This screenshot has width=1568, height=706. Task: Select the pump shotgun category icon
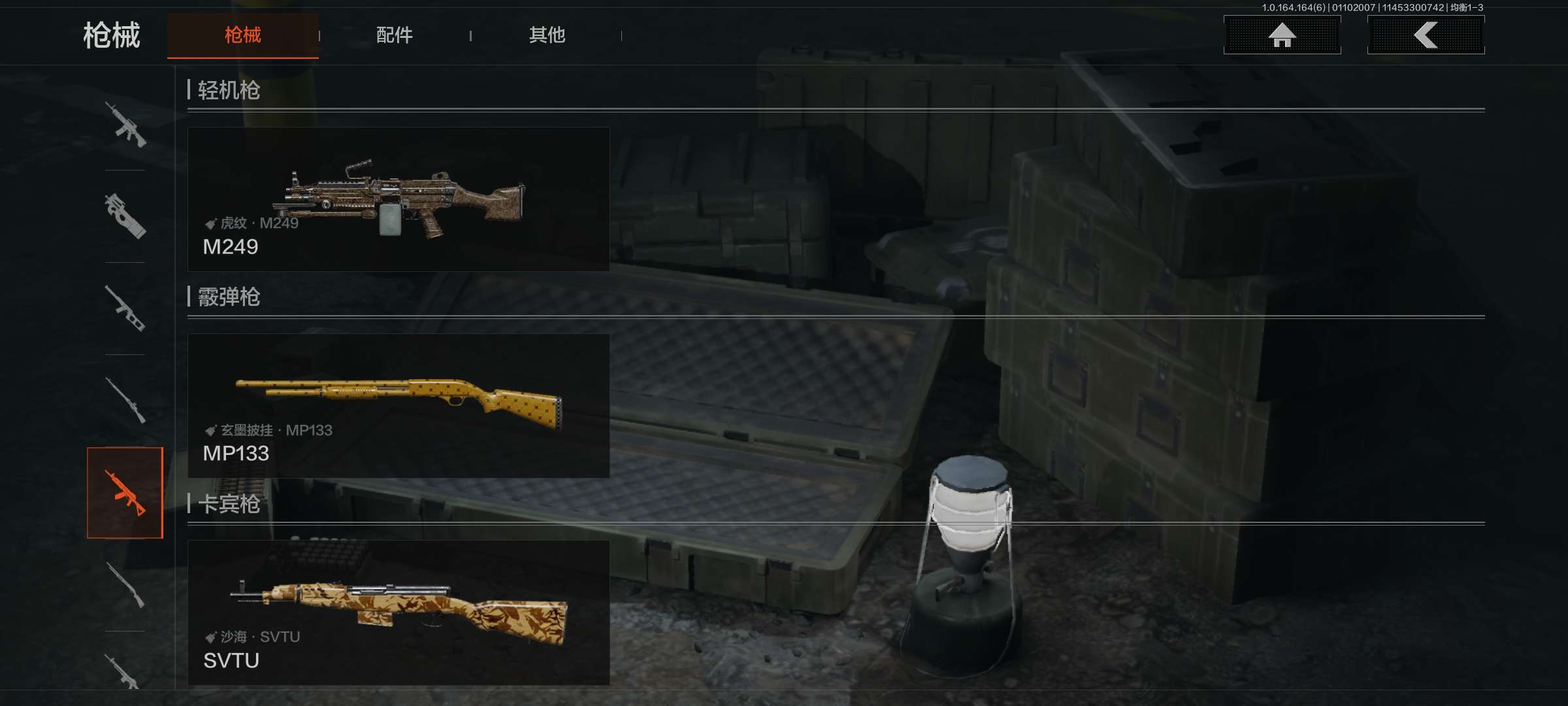pos(125,585)
